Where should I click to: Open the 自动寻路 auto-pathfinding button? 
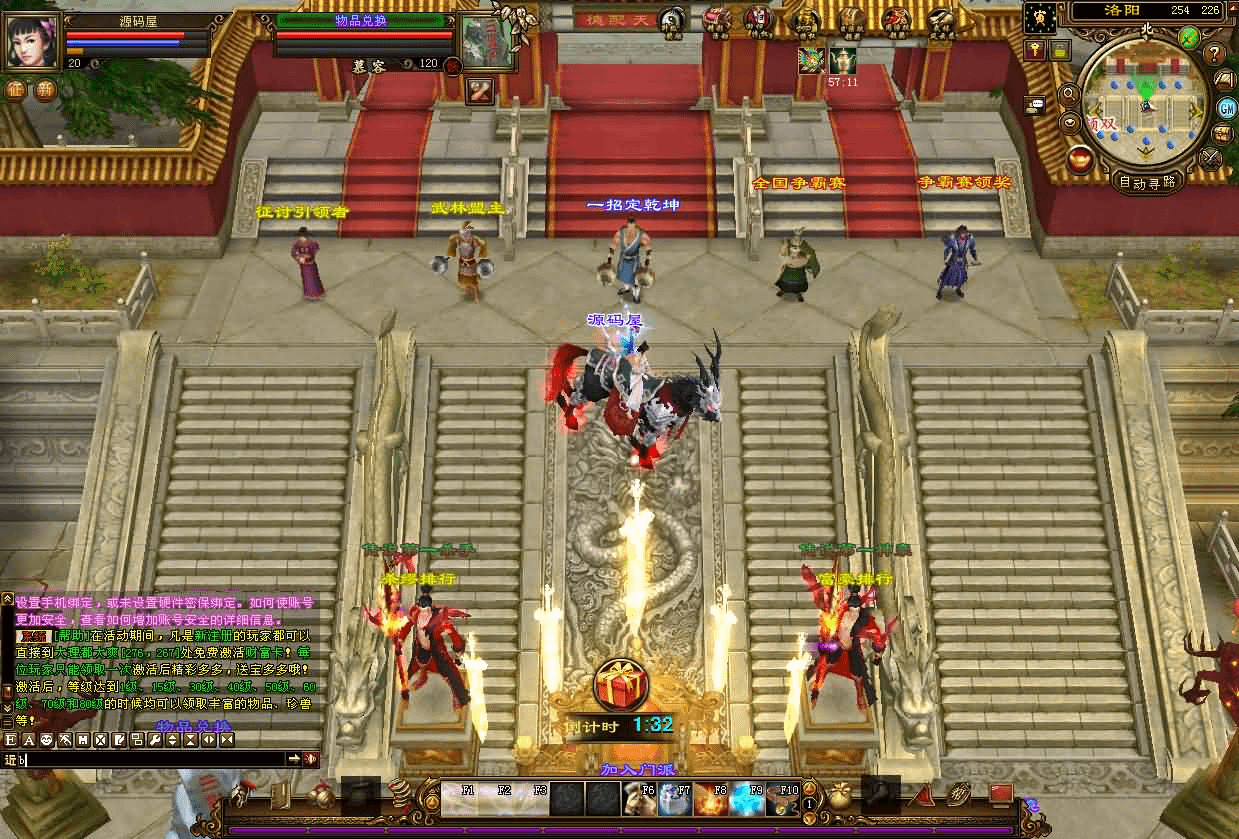[1147, 182]
